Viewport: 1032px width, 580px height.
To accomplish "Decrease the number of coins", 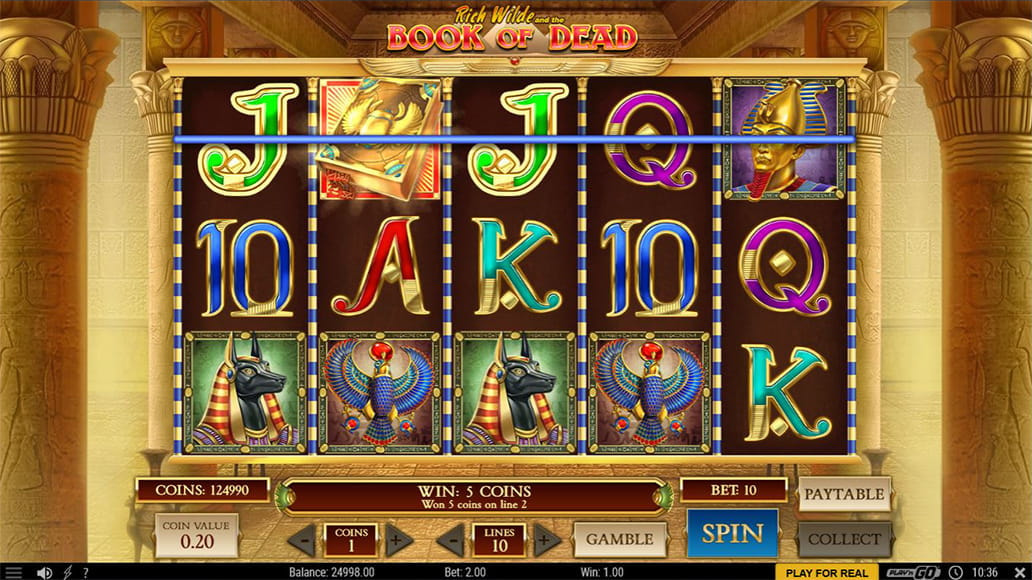I will tap(301, 540).
